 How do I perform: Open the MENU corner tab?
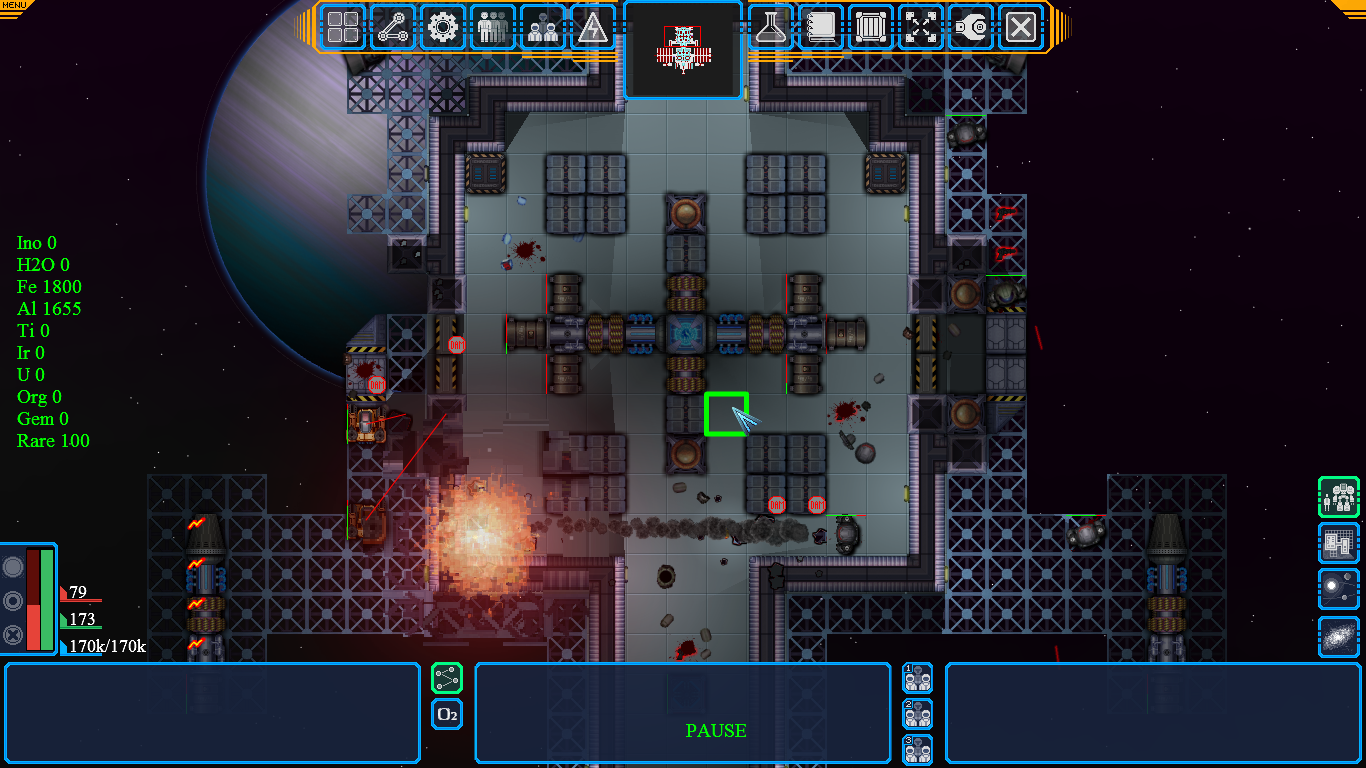pos(14,6)
